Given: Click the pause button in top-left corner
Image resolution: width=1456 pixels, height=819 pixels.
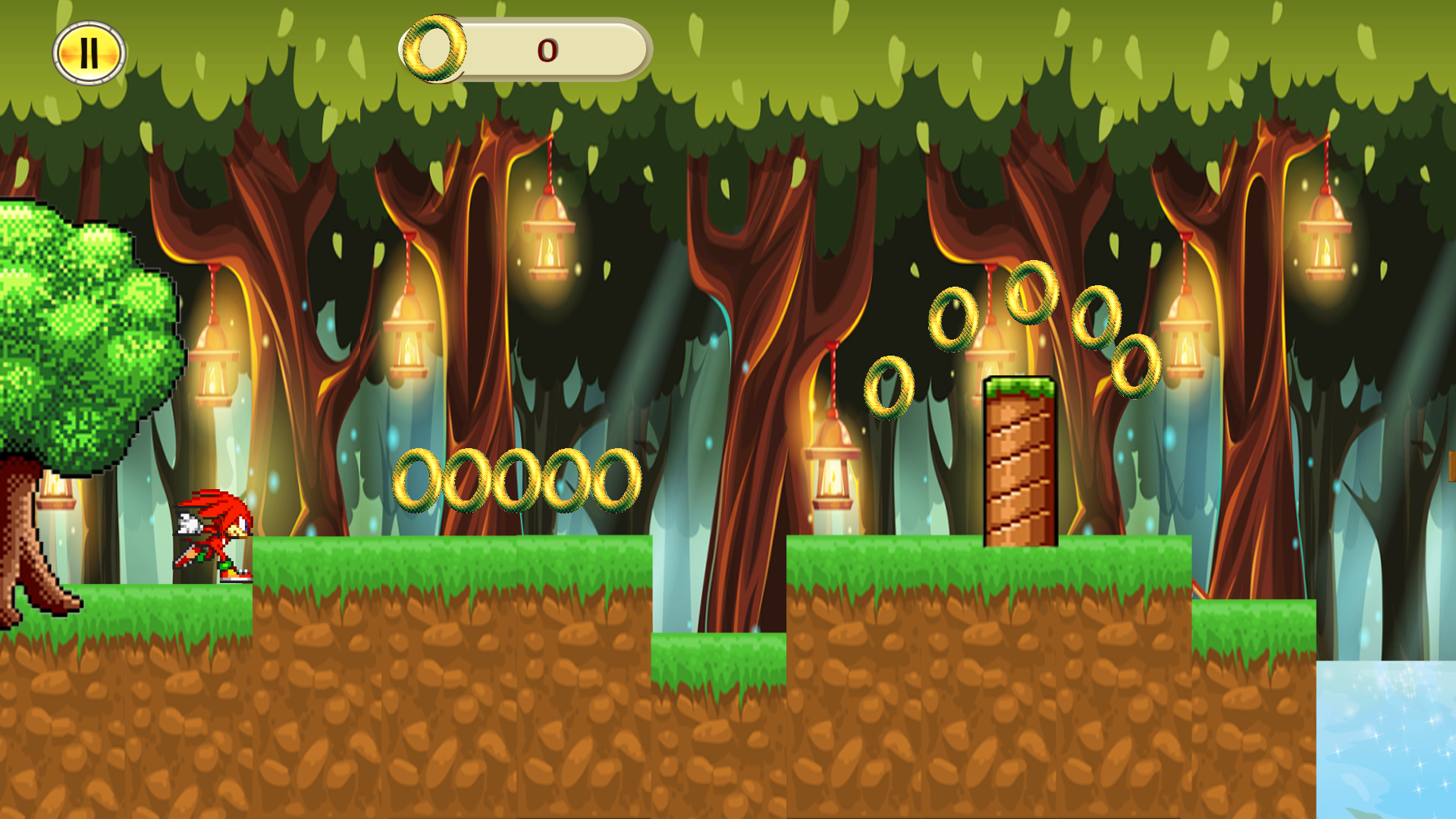Looking at the screenshot, I should point(89,52).
